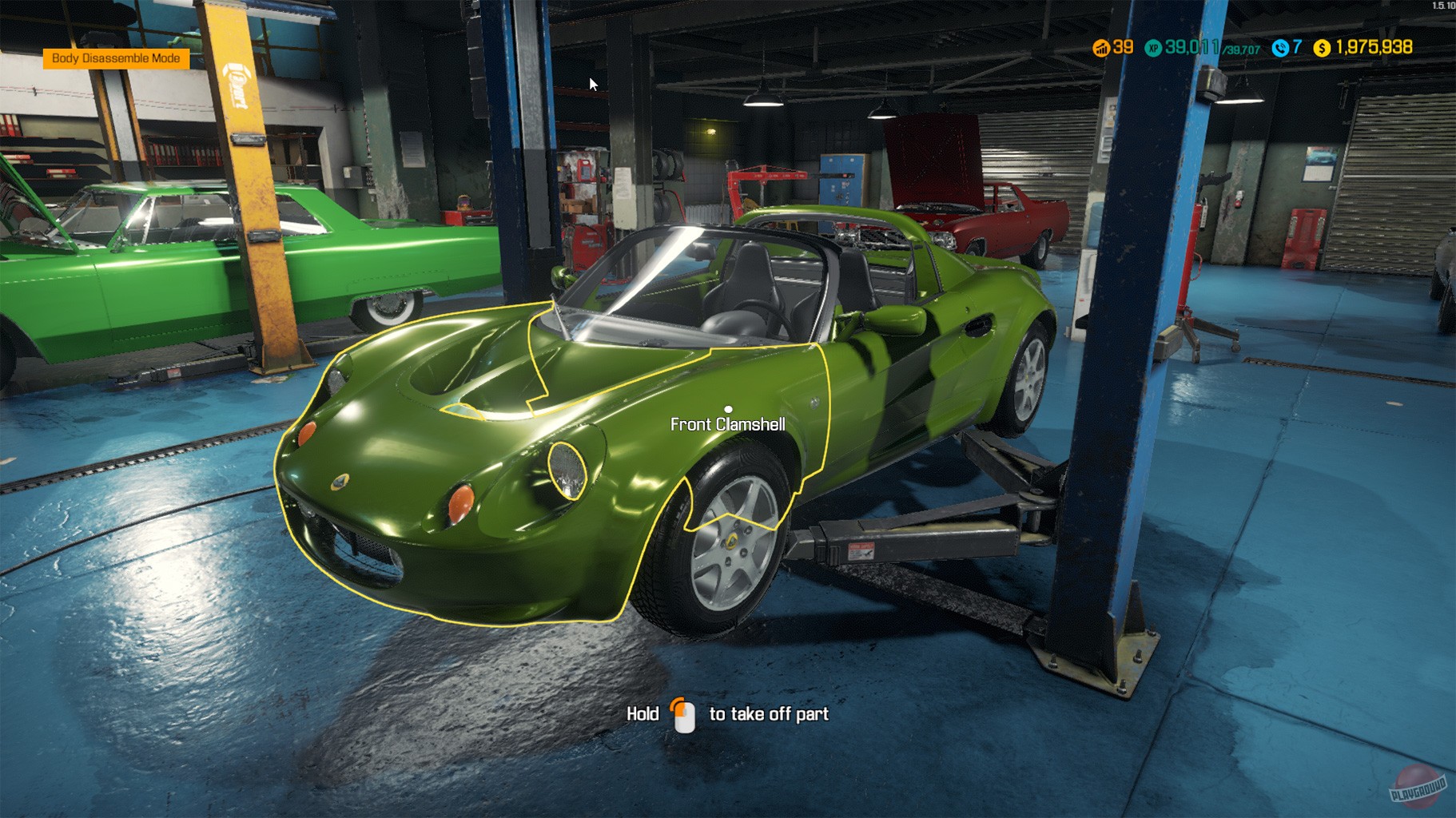
Task: Click the orange player level icon
Action: pyautogui.click(x=1103, y=48)
